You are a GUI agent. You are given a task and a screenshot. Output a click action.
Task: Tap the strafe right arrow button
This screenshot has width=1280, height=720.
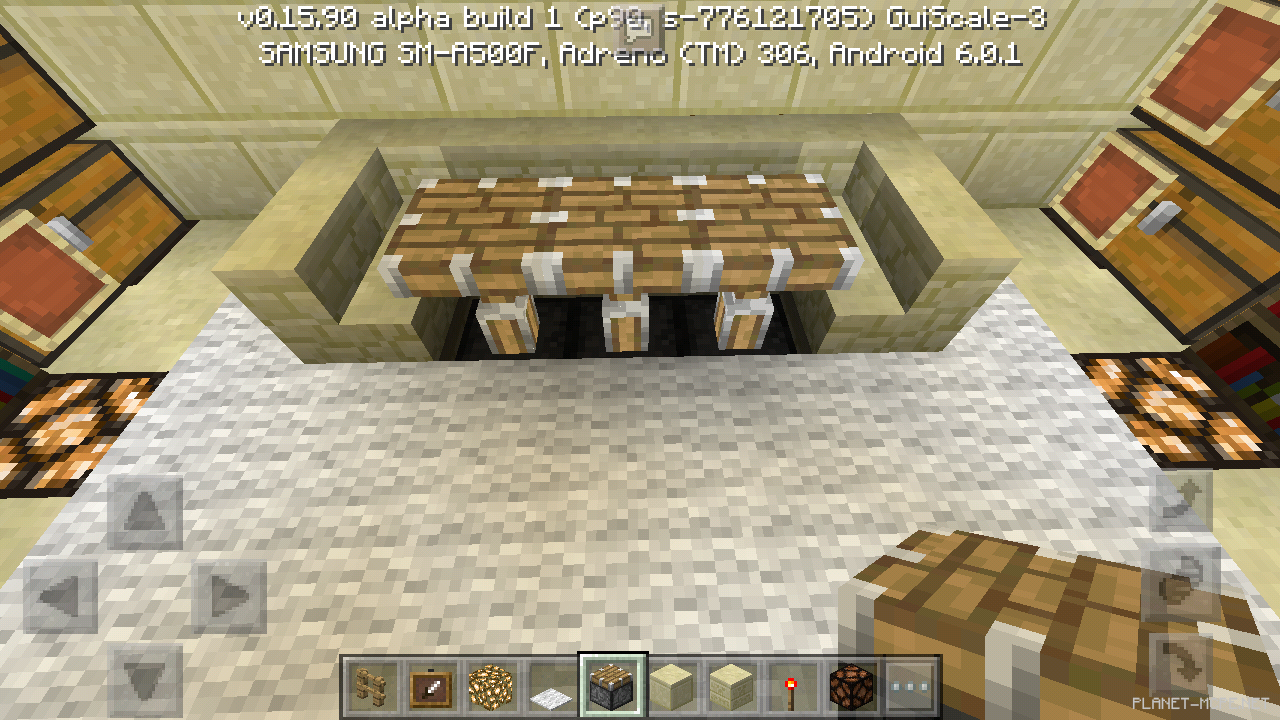[230, 597]
